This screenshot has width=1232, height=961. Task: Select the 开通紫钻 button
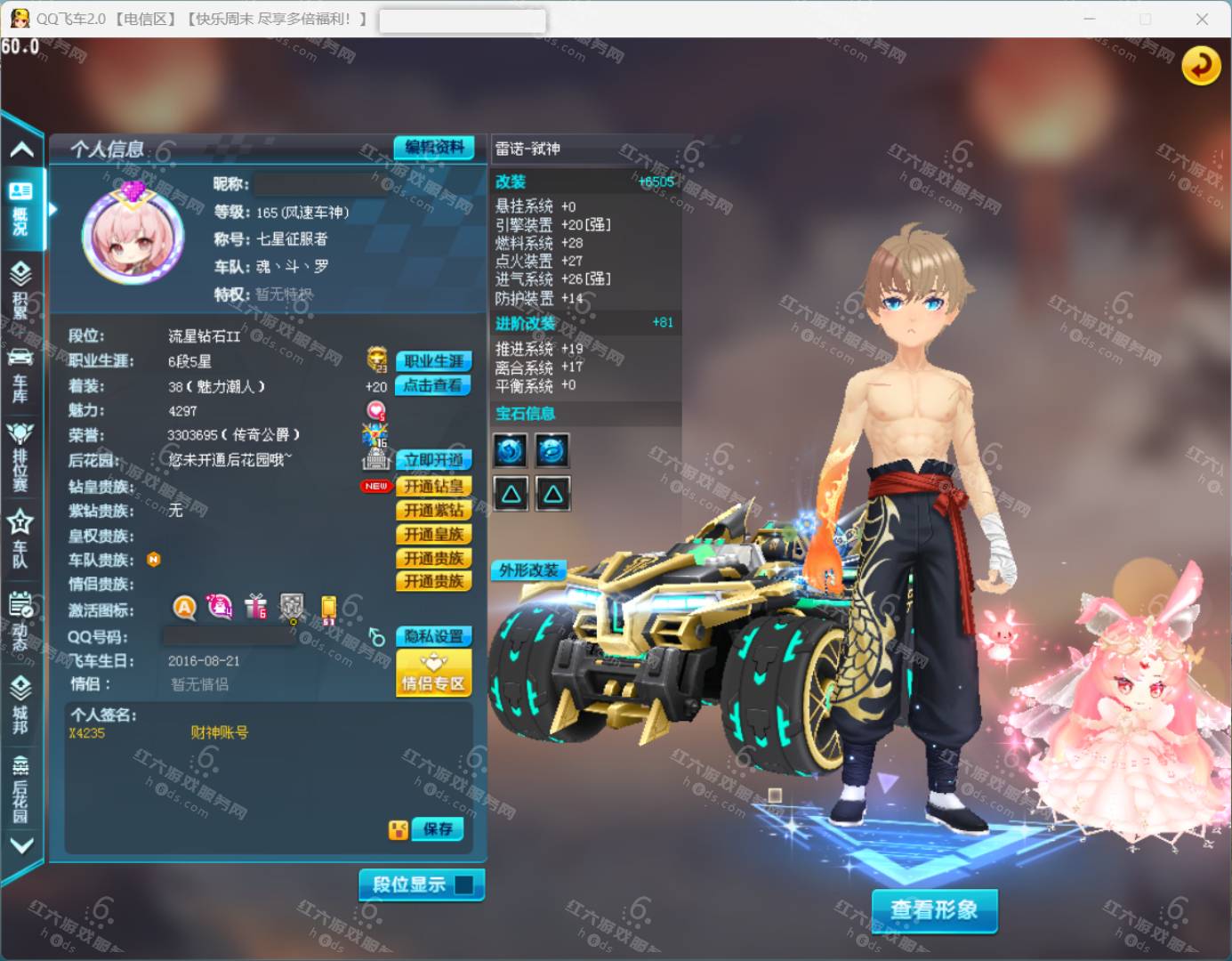(x=433, y=510)
